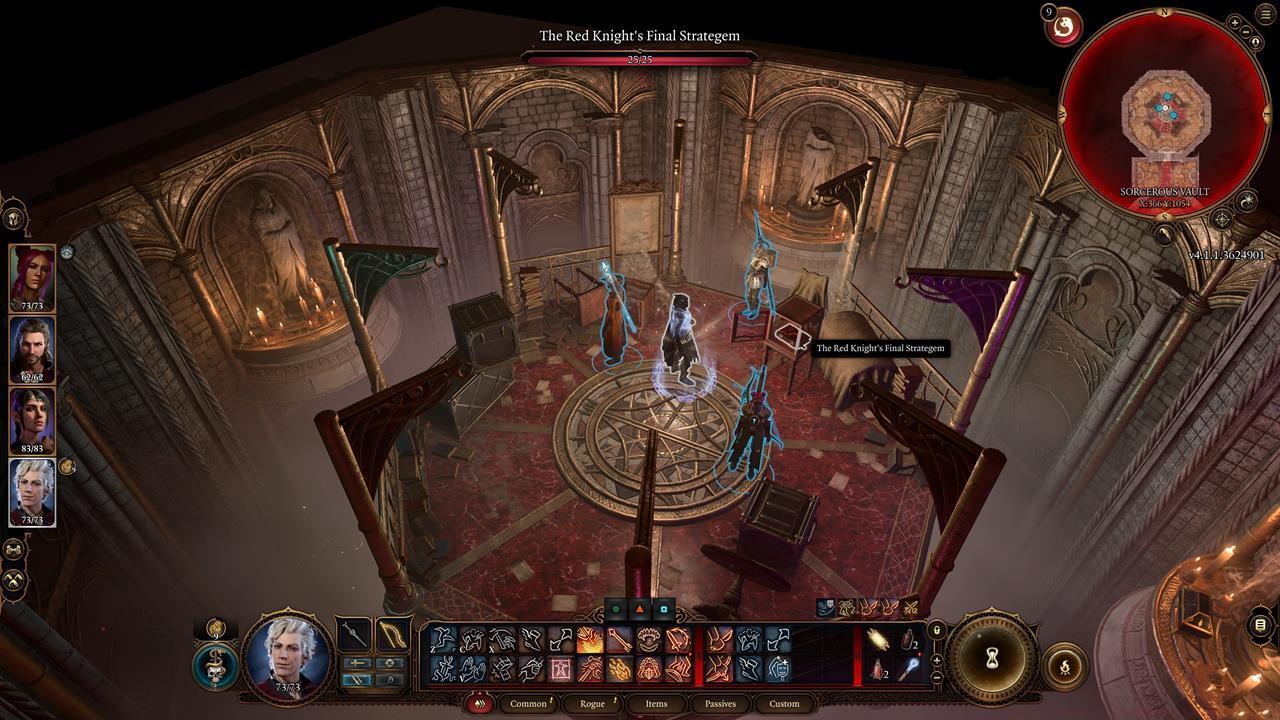Open the Passives hotbar tab
This screenshot has height=720, width=1280.
719,704
